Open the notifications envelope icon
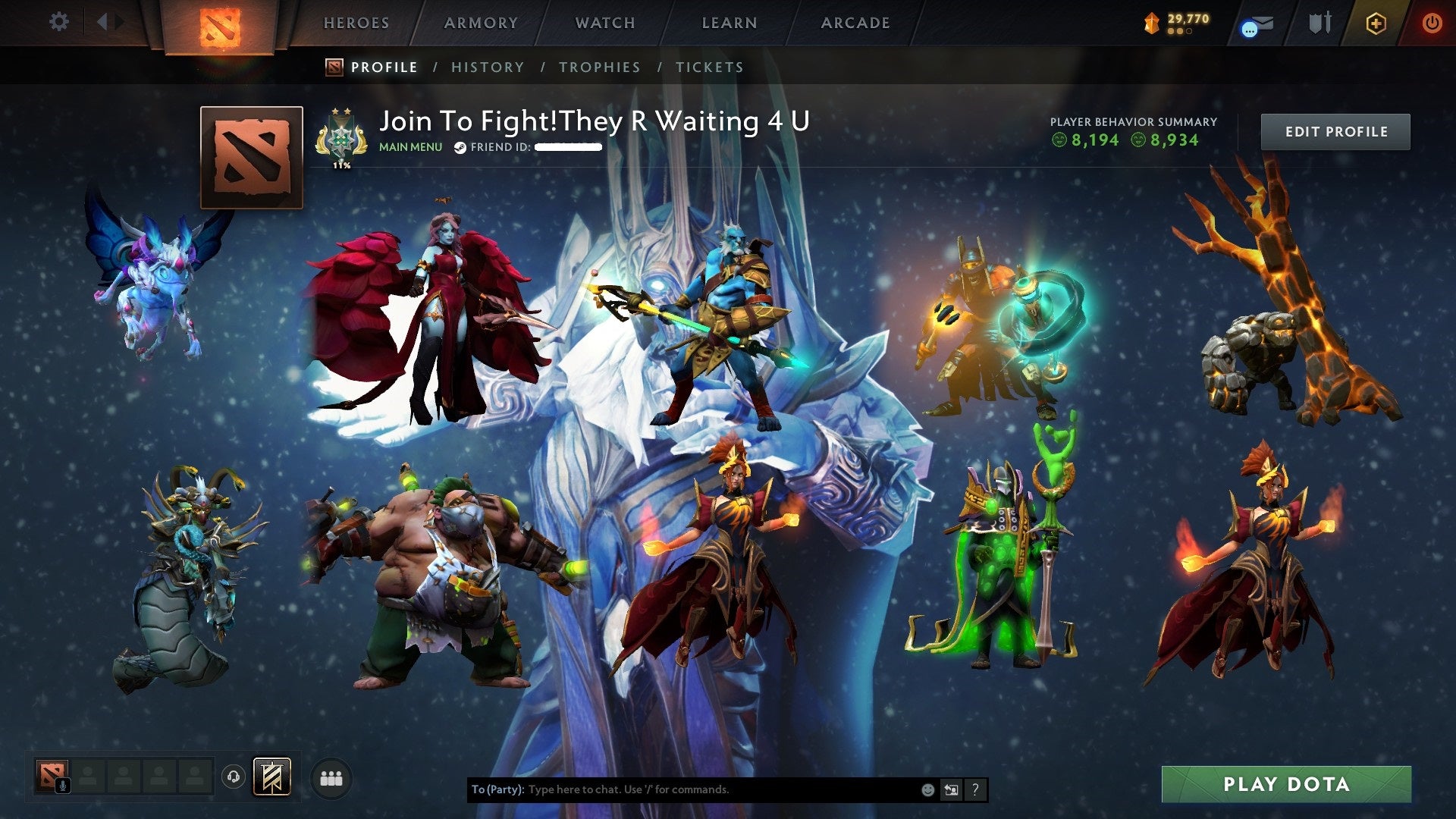Viewport: 1456px width, 819px height. point(1254,23)
